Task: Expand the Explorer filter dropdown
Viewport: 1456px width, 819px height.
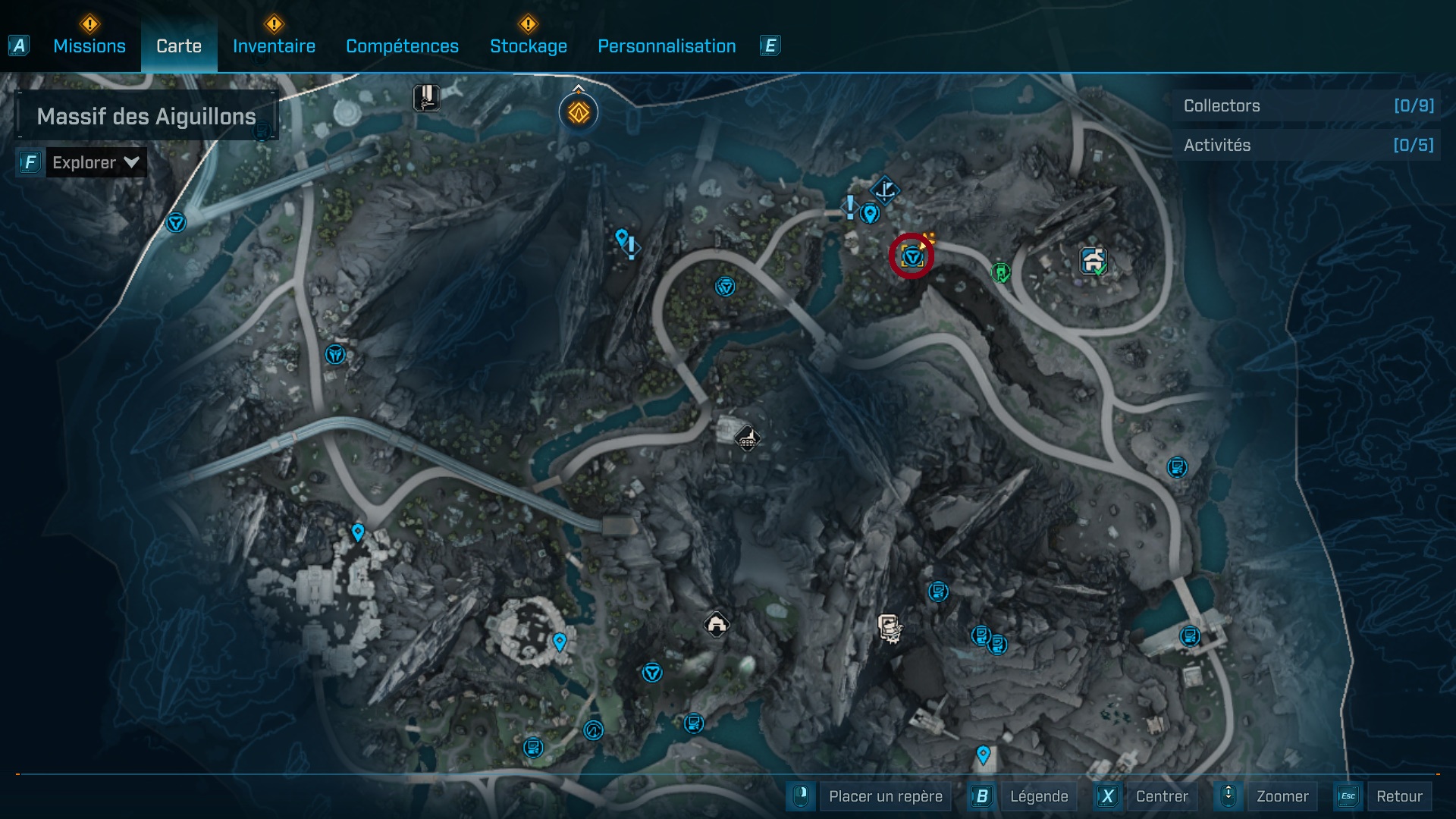Action: [96, 162]
